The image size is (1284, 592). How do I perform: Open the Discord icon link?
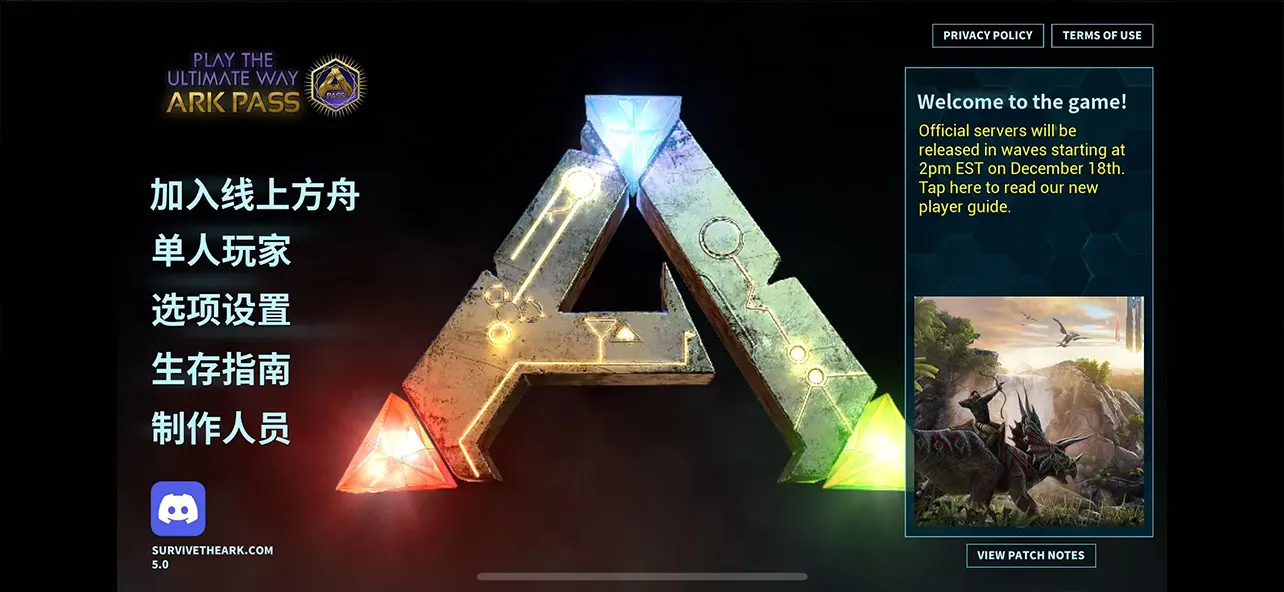point(178,509)
